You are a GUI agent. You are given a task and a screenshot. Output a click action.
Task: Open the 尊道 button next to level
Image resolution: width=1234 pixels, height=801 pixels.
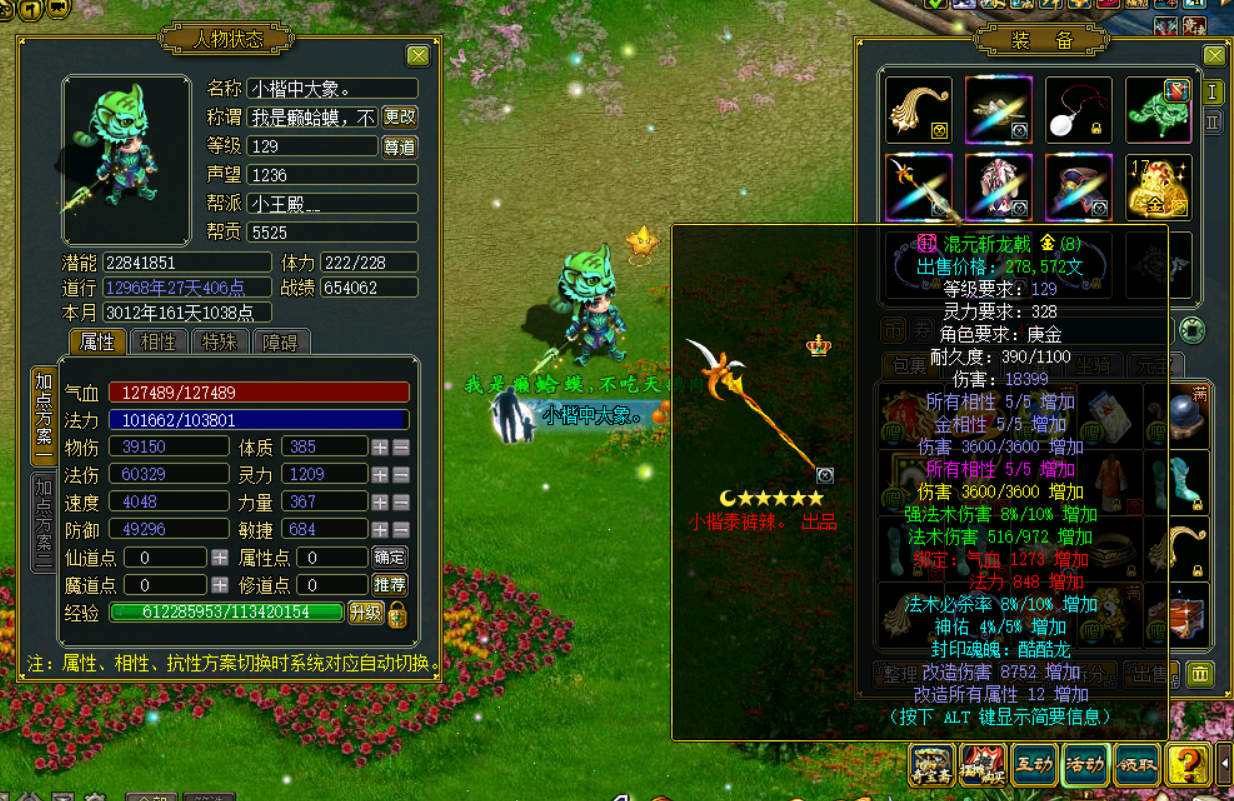point(399,147)
